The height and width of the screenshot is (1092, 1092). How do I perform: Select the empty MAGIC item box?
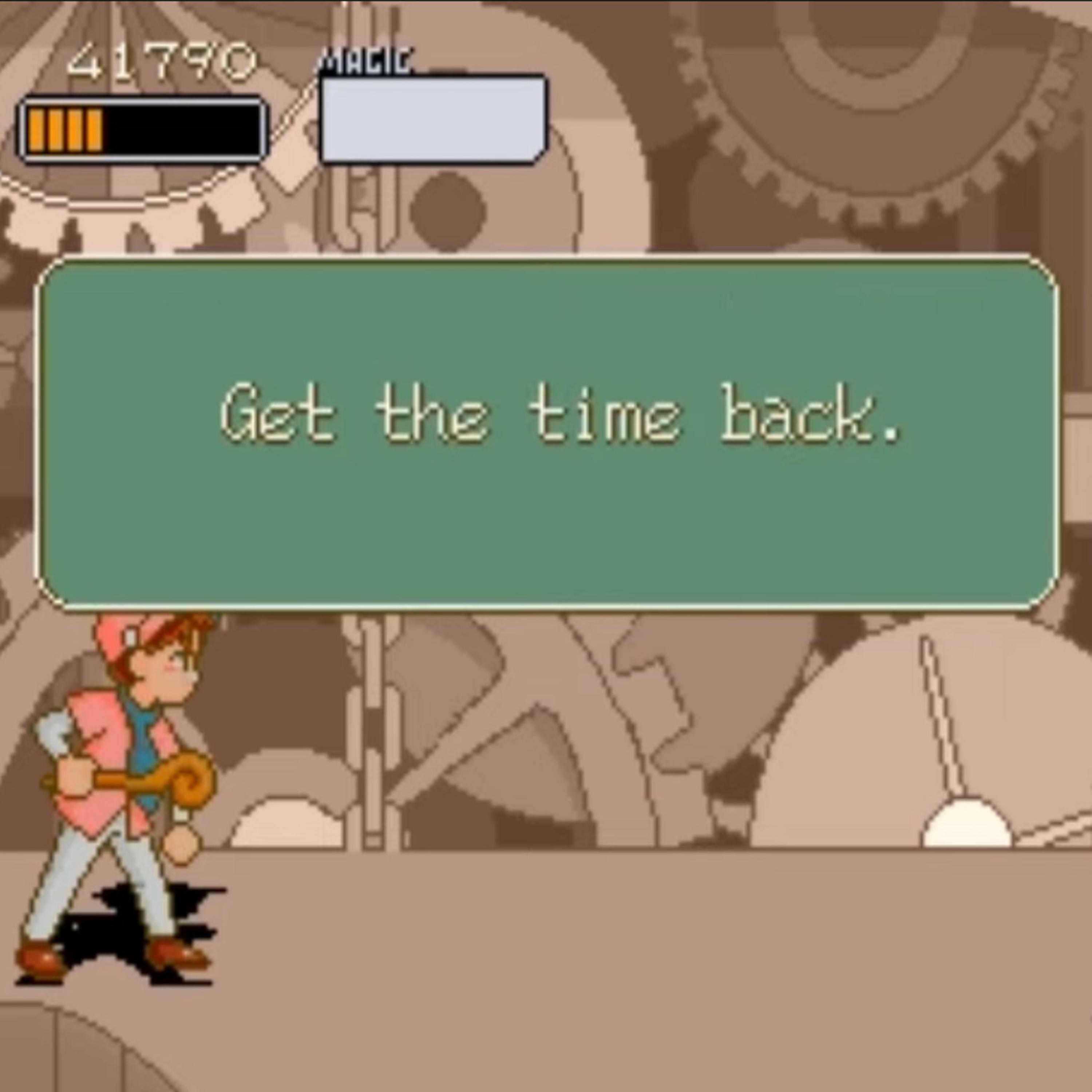pos(433,120)
